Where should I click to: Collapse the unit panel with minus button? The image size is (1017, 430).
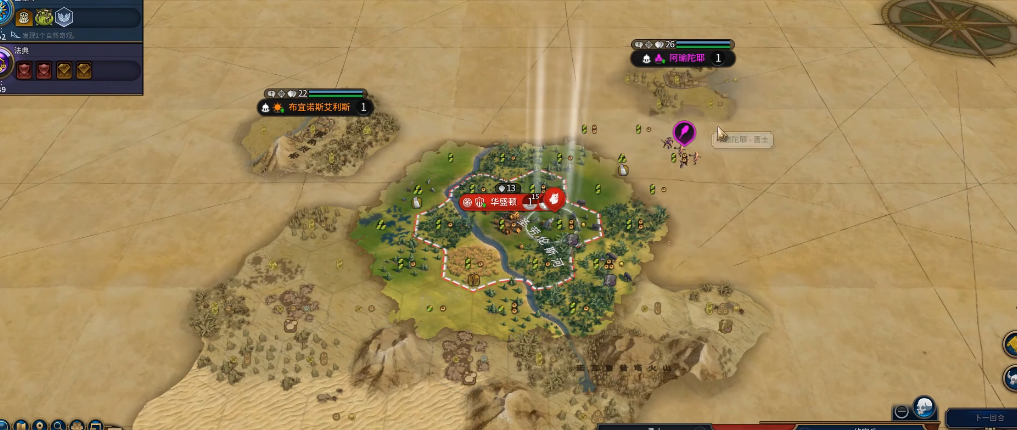click(901, 411)
